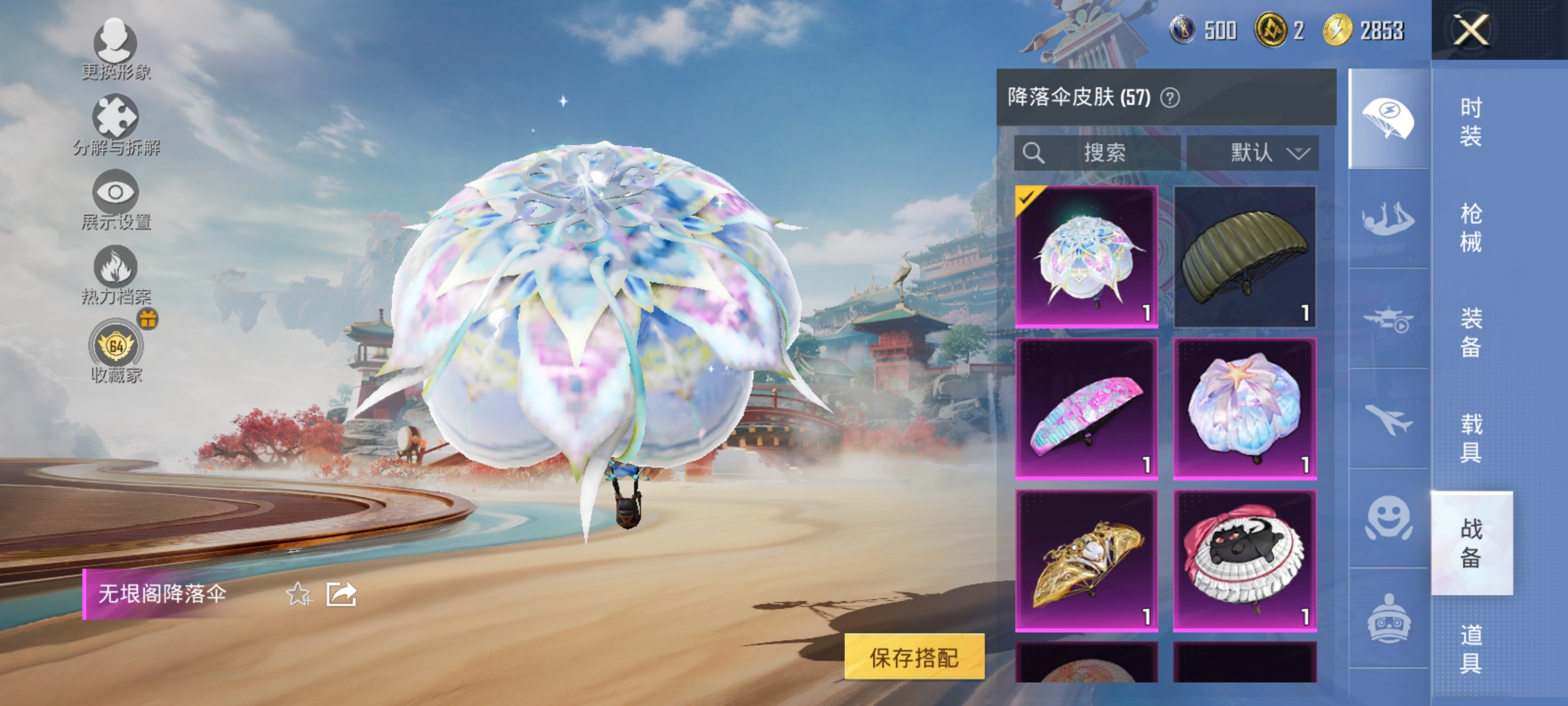Click the search magnifier icon
Screen dimensions: 1568x706
(x=1034, y=154)
